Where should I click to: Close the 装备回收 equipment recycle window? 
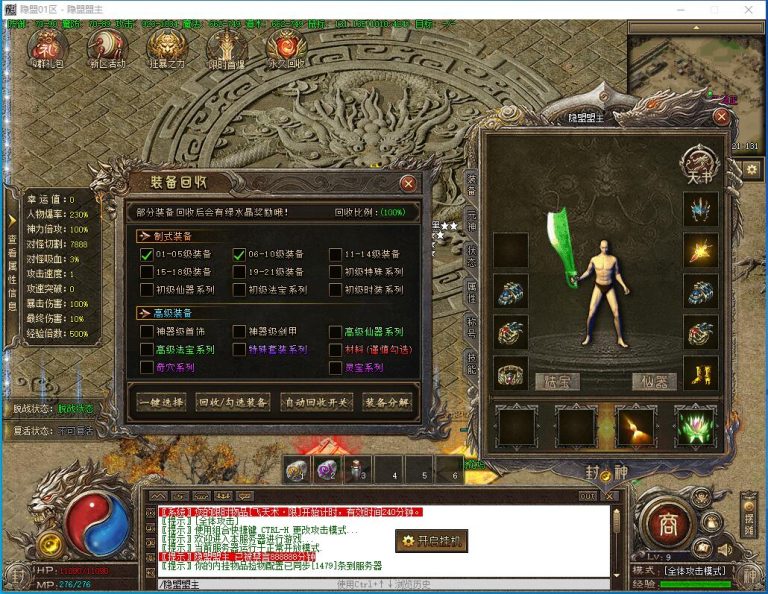[x=408, y=183]
